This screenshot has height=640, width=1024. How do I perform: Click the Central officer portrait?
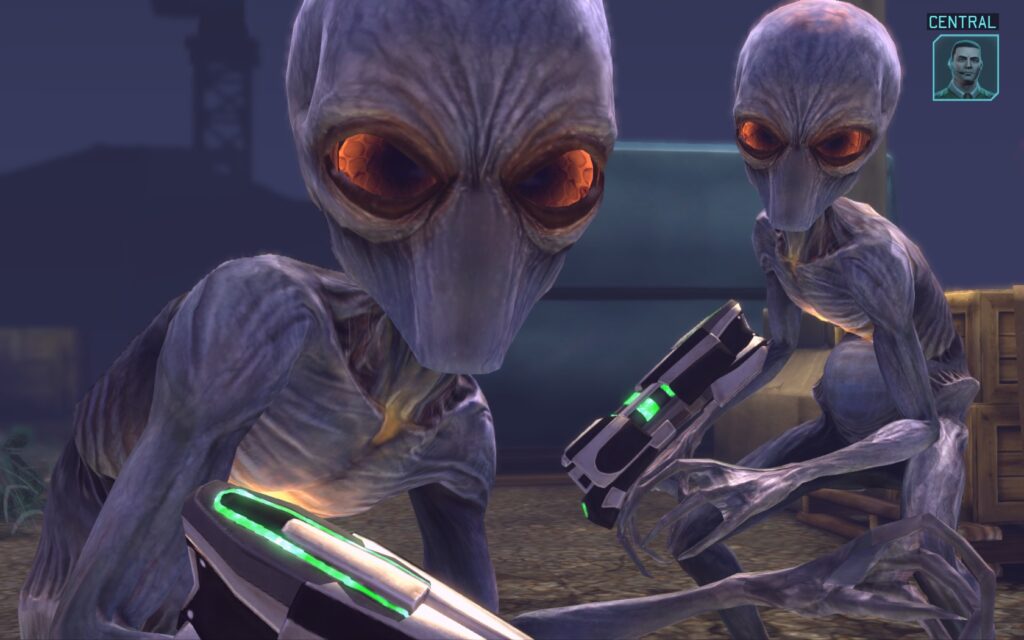(965, 67)
